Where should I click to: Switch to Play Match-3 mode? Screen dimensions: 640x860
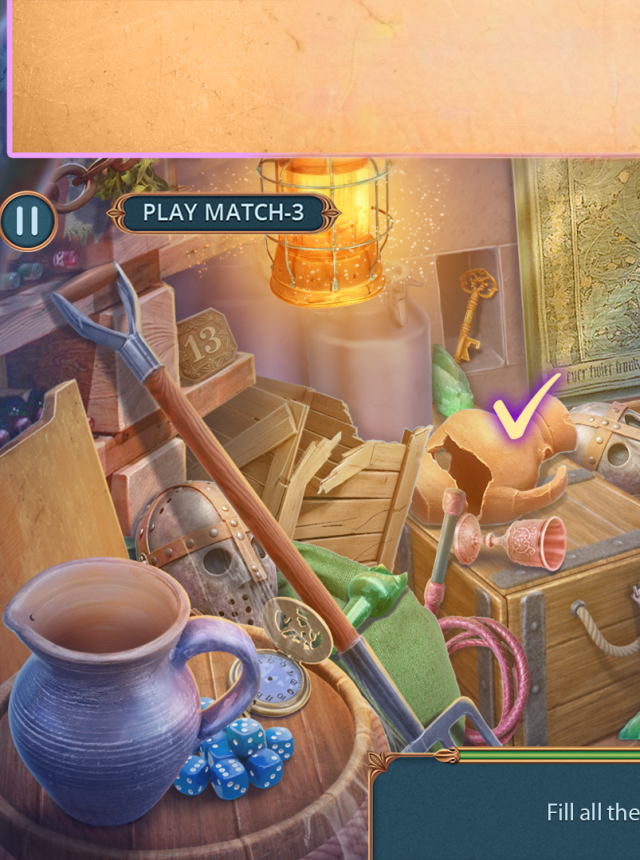click(222, 213)
